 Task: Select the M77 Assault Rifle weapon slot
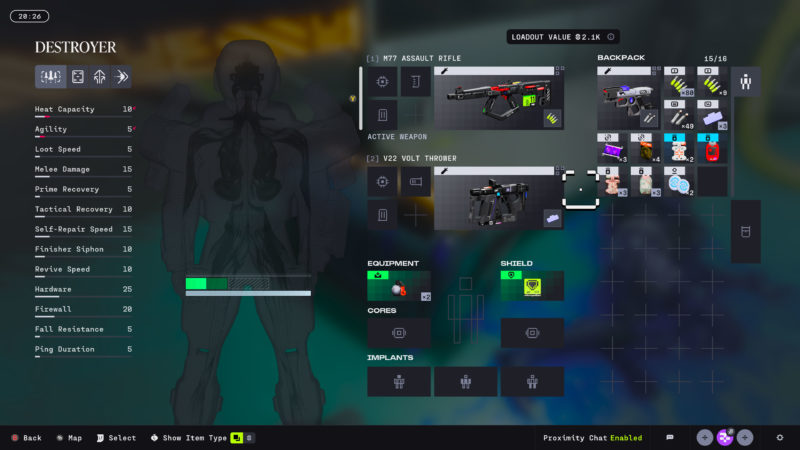498,98
